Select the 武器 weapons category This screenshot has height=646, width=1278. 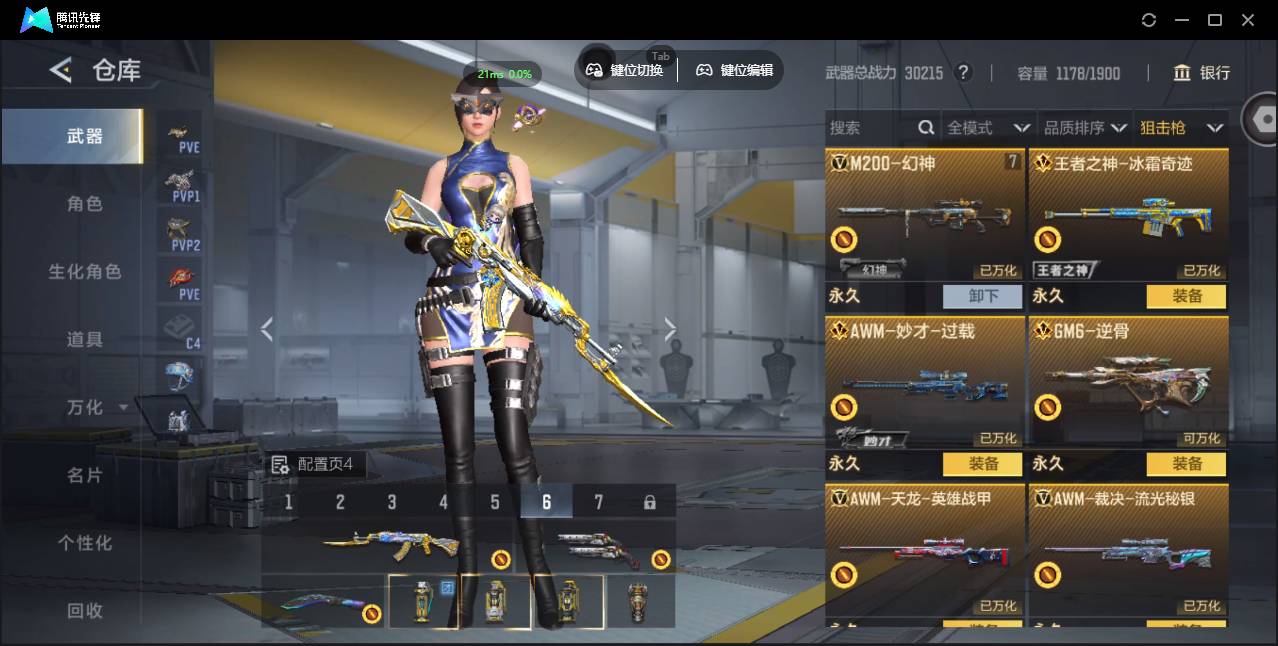[x=84, y=136]
